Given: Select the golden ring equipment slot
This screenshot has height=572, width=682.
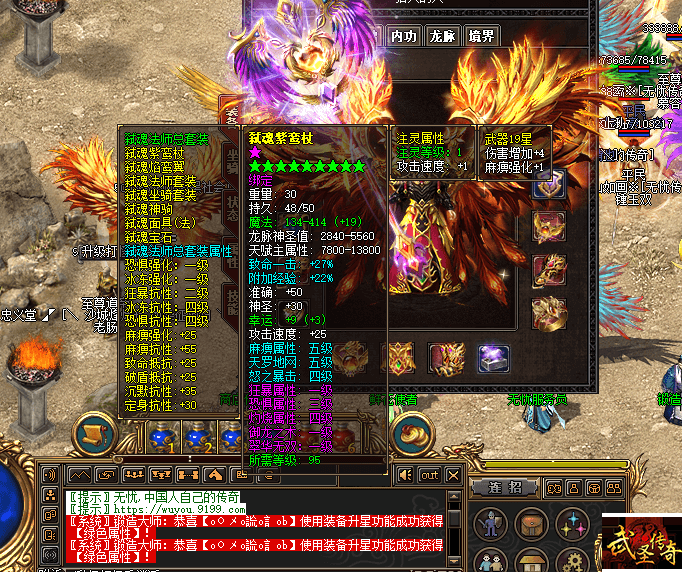Looking at the screenshot, I should click(x=549, y=312).
